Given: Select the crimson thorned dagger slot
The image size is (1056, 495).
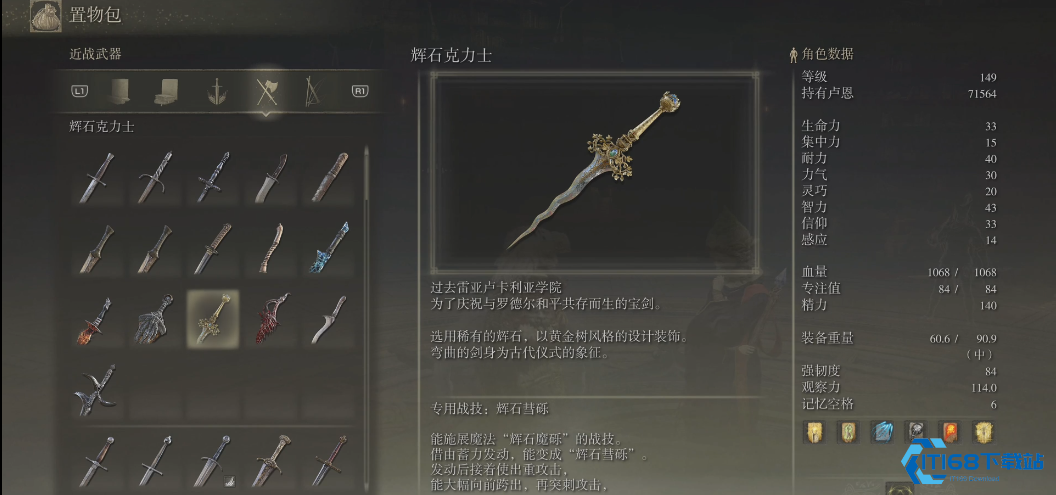Looking at the screenshot, I should 270,318.
